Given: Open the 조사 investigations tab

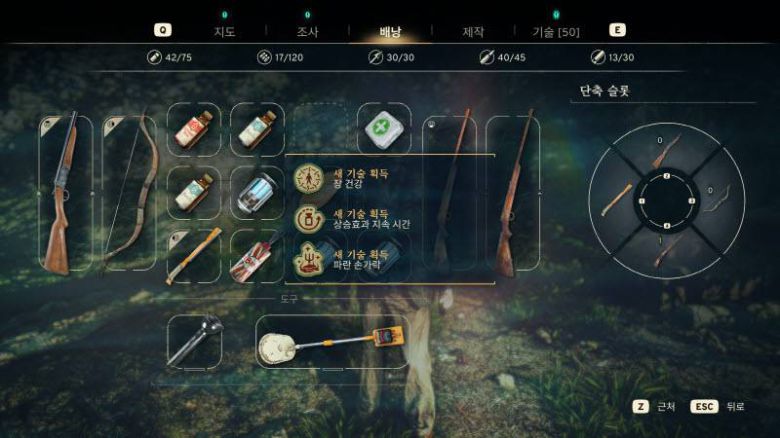Looking at the screenshot, I should [307, 31].
